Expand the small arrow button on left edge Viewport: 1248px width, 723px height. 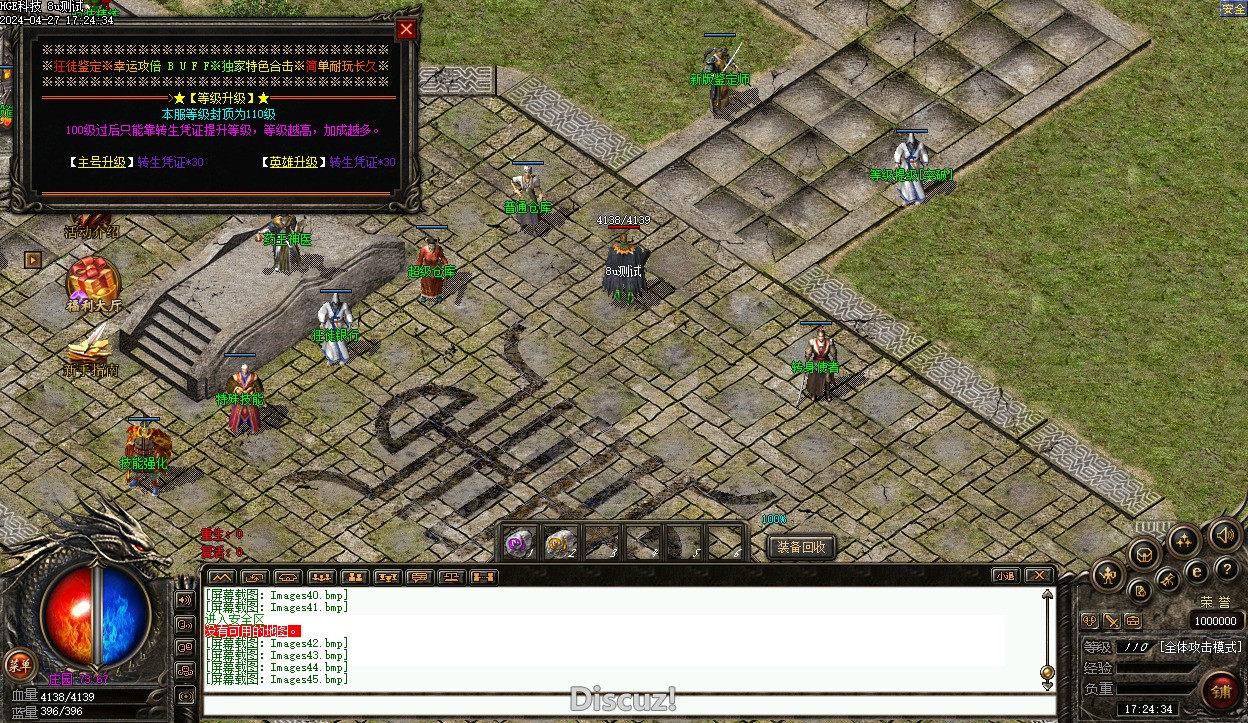(x=33, y=260)
